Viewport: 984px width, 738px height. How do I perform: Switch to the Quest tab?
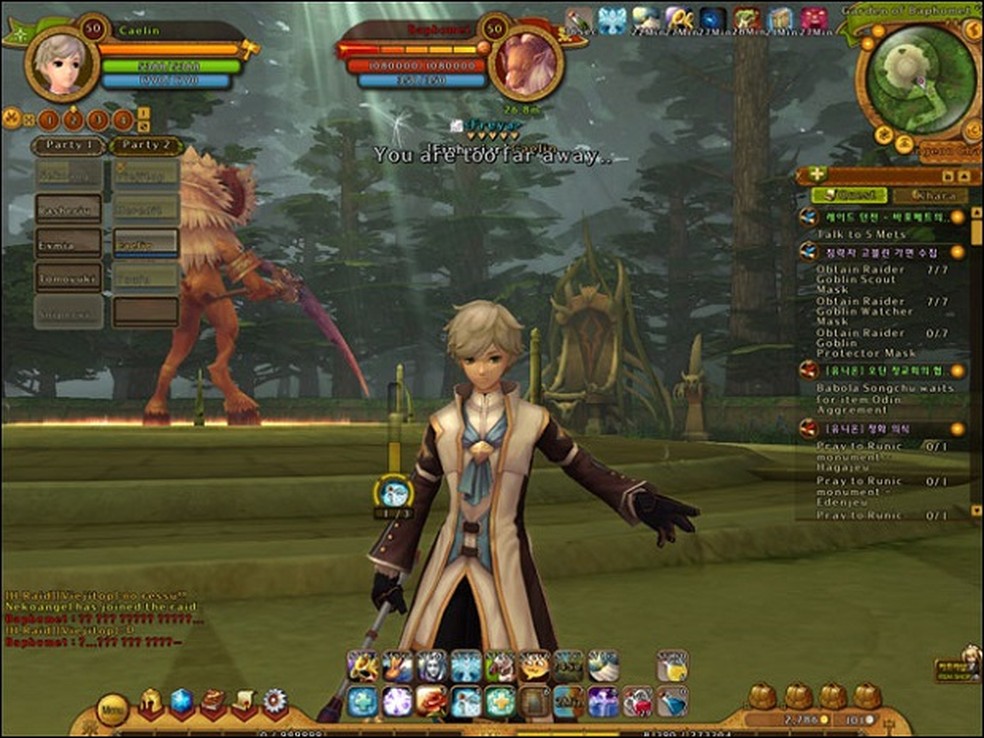848,195
